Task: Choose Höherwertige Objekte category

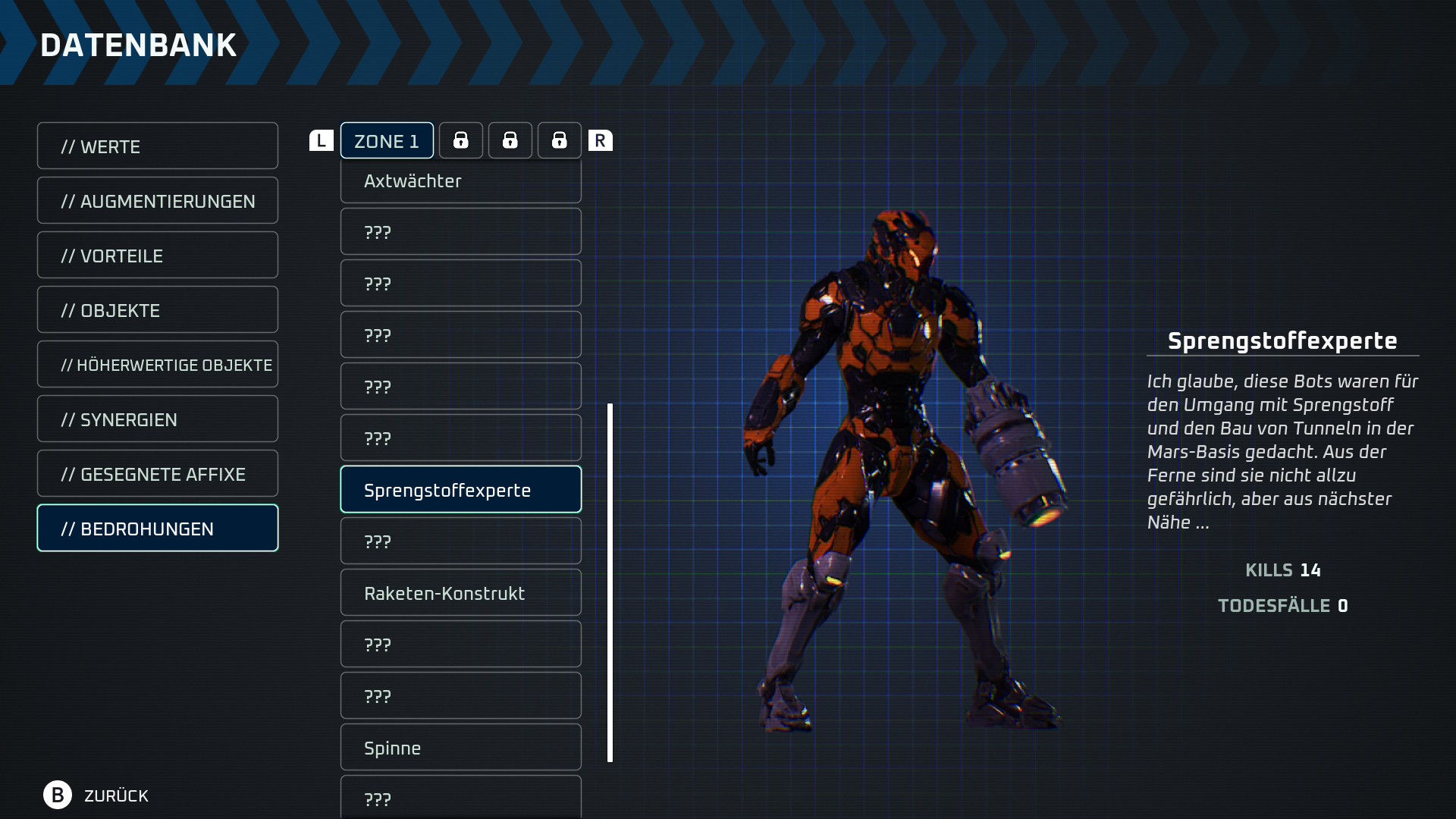Action: 157,365
